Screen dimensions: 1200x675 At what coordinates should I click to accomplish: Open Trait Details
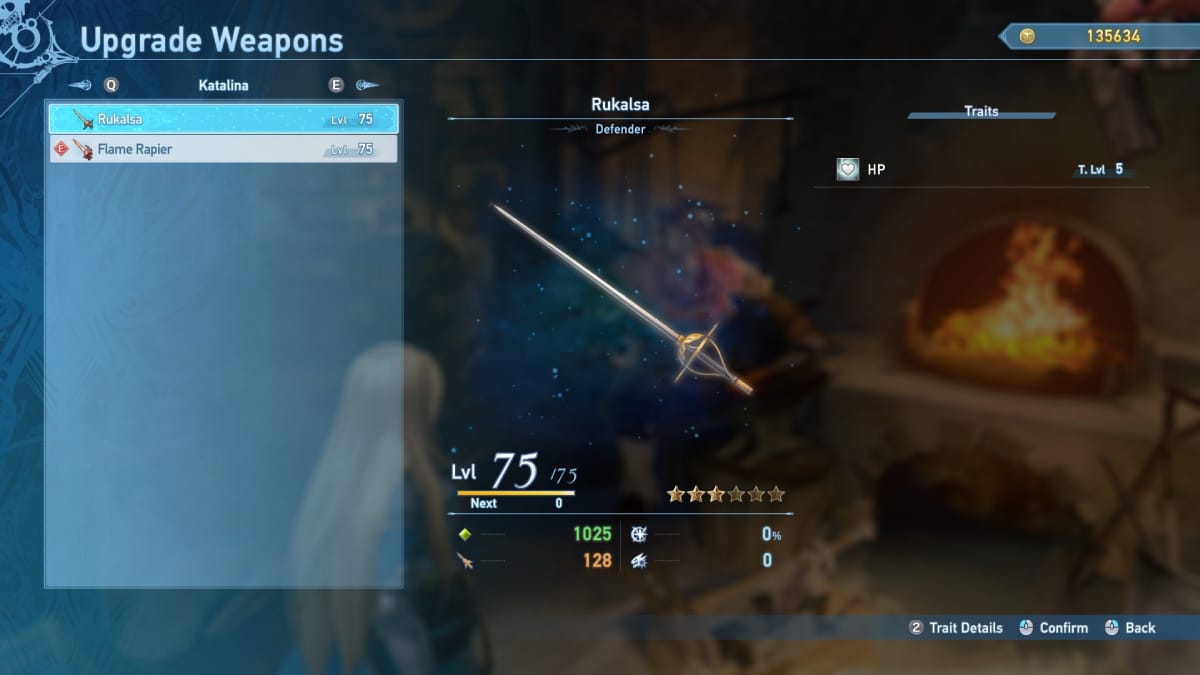[x=955, y=628]
